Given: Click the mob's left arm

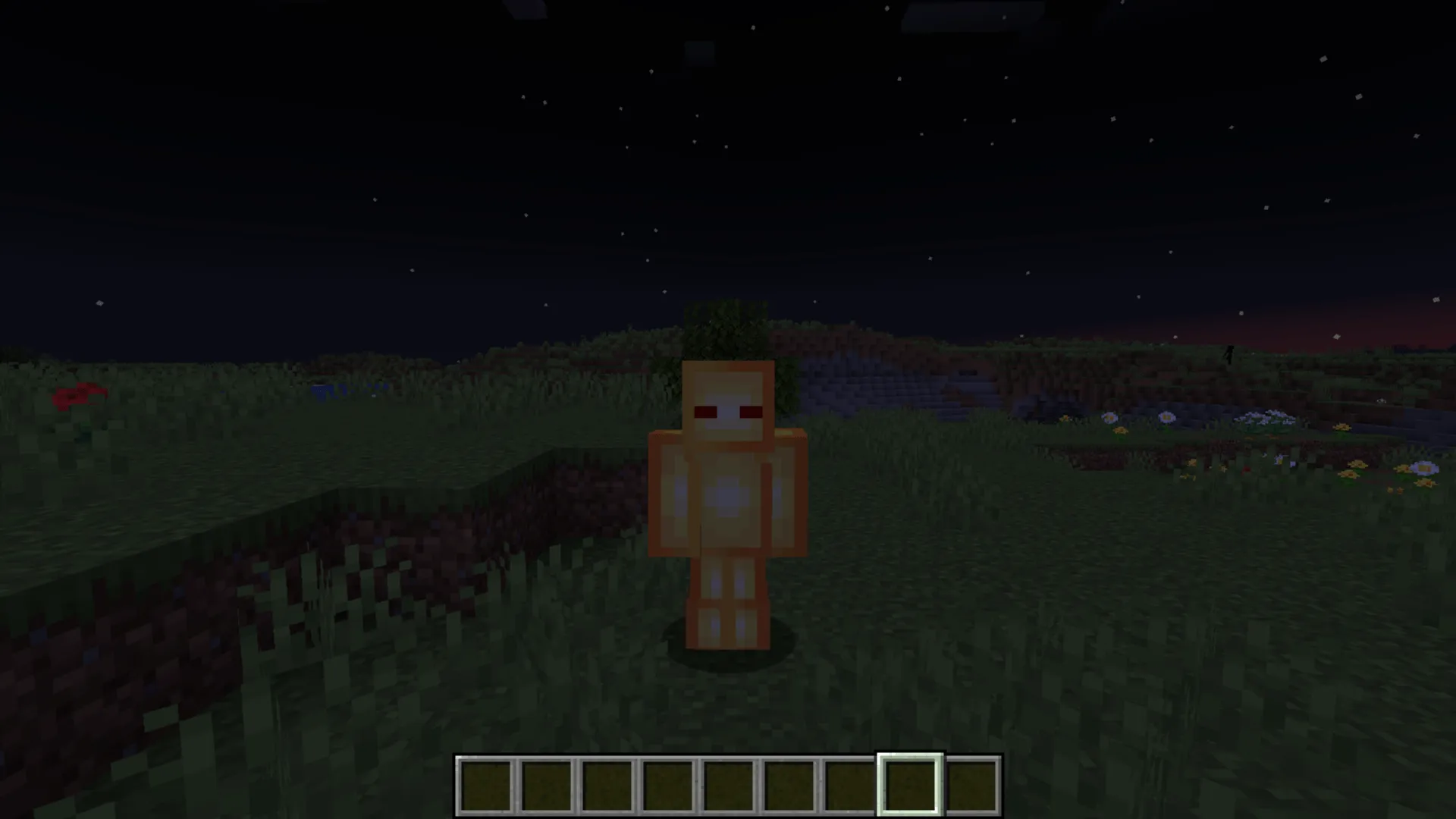Looking at the screenshot, I should (x=789, y=493).
